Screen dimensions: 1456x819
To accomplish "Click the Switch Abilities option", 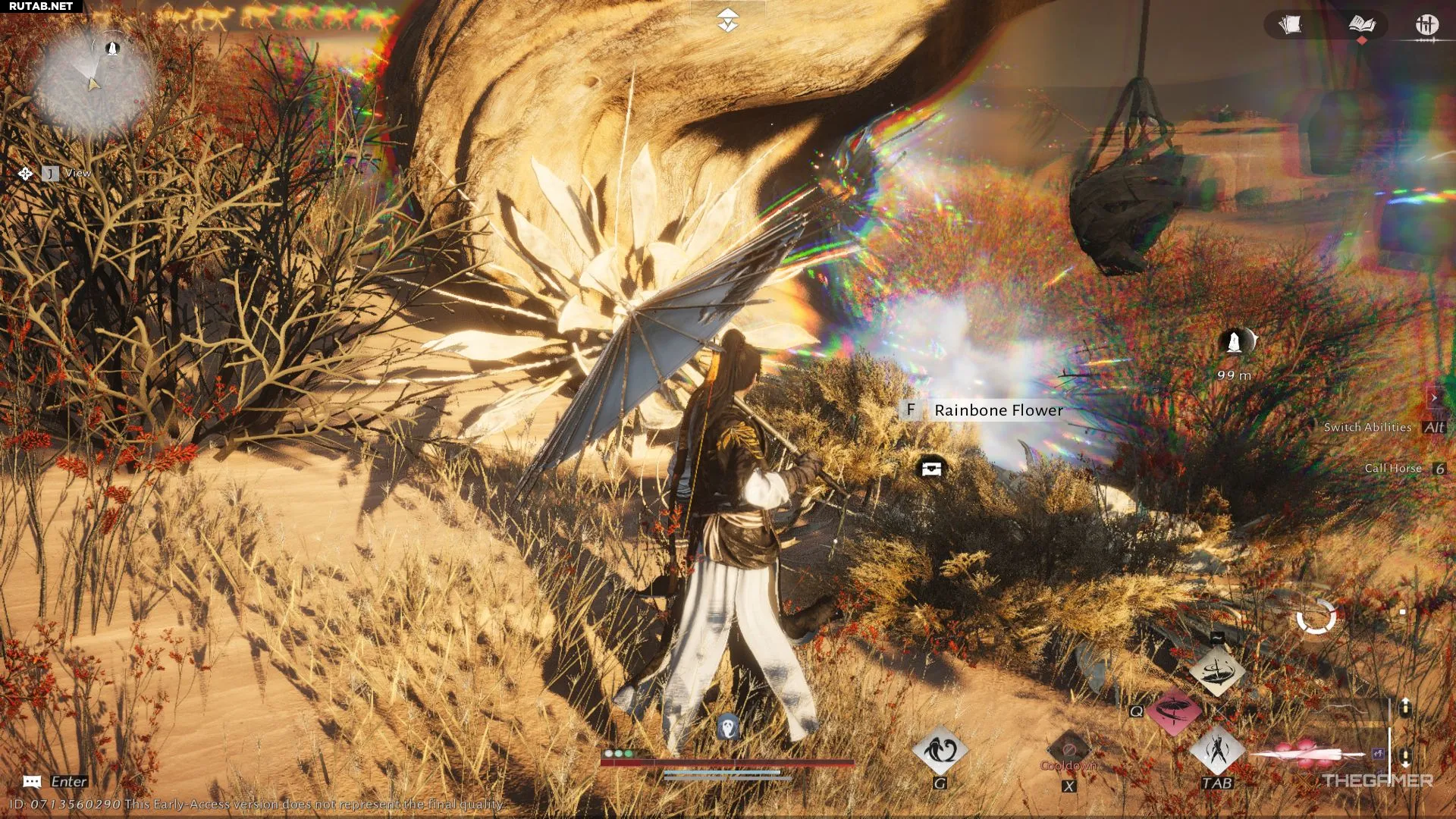I will pos(1367,428).
